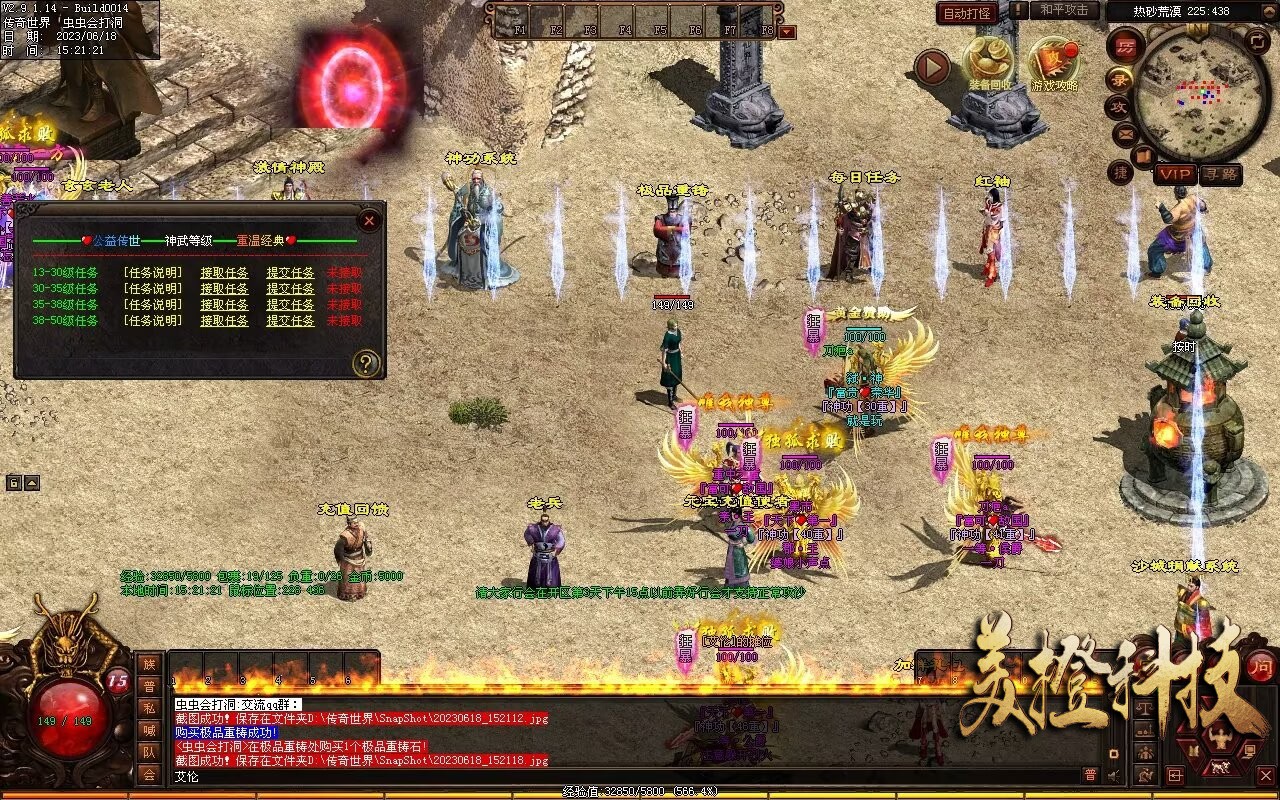Screen dimensions: 1280x800
Task: Accept the 13-30级任务 quest via 接取任务
Action: click(224, 273)
